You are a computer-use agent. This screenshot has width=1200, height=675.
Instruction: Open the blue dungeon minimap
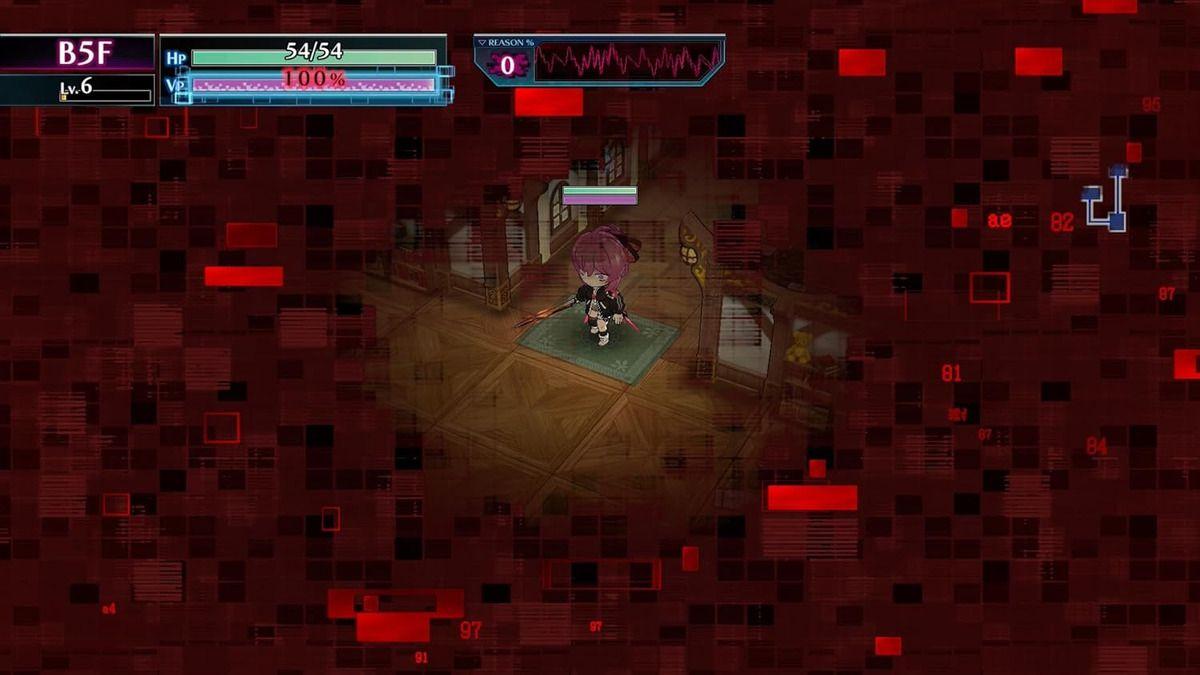pyautogui.click(x=1105, y=200)
